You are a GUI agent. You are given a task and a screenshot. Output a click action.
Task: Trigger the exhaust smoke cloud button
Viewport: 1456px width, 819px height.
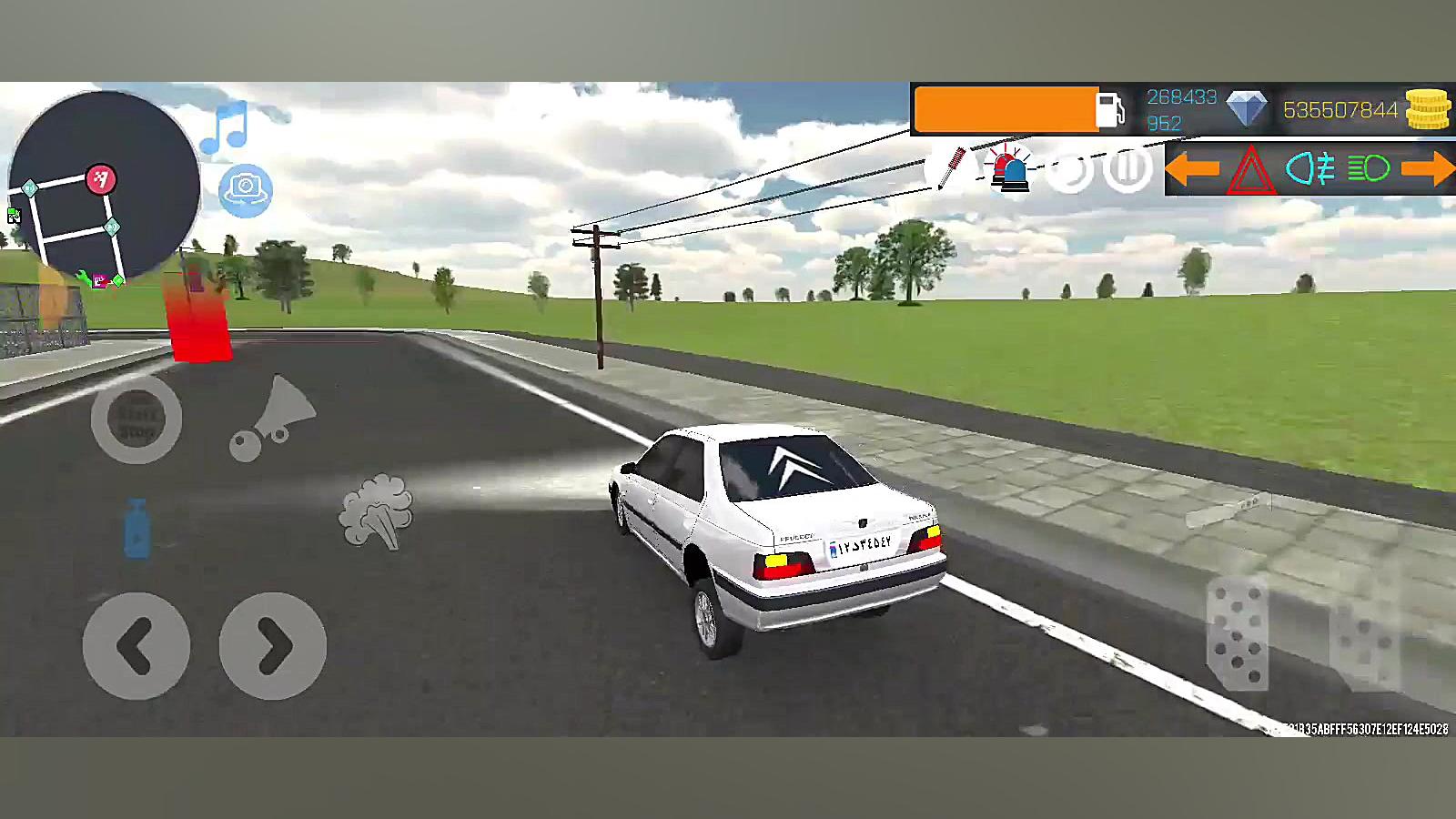click(x=376, y=511)
